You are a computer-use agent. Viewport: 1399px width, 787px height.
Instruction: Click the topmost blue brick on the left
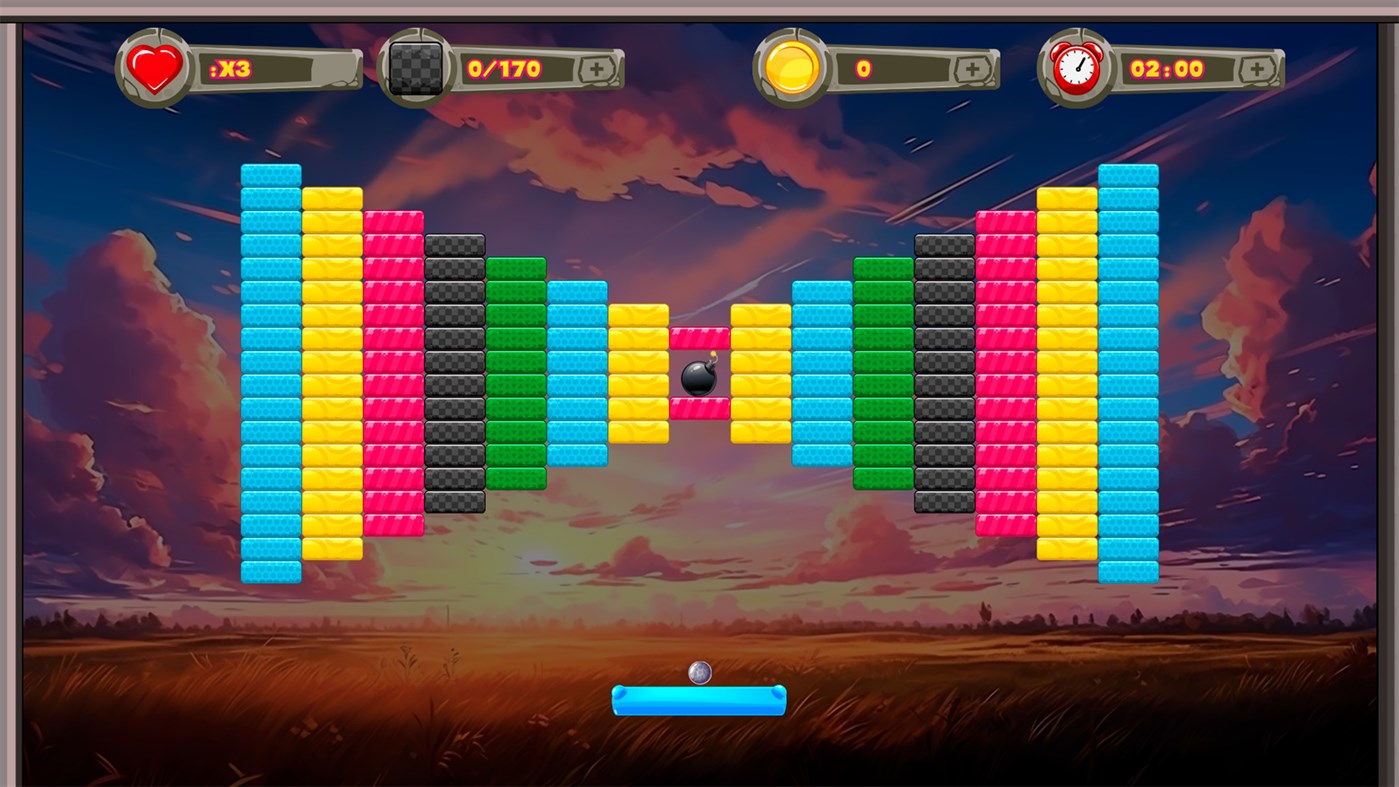(x=270, y=172)
